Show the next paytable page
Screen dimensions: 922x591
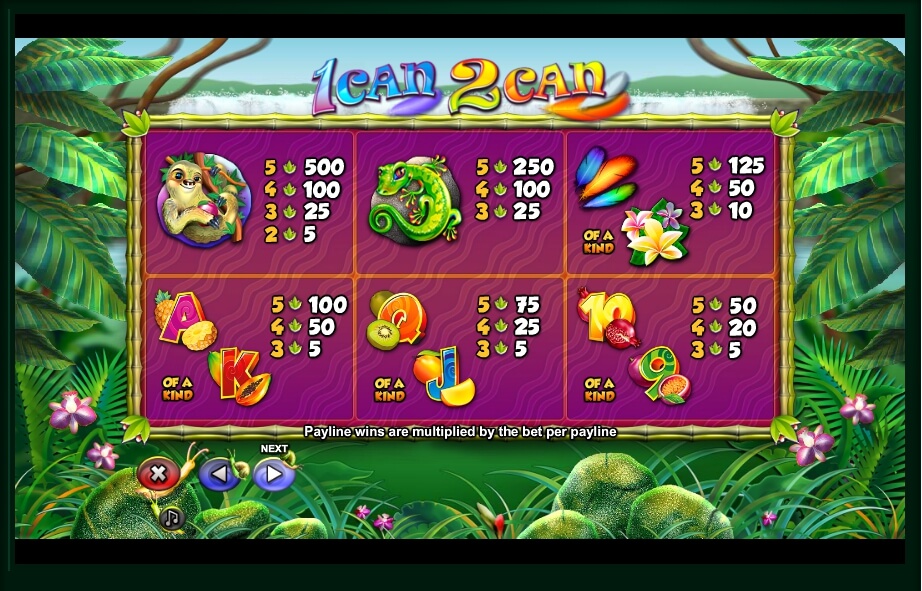(272, 474)
